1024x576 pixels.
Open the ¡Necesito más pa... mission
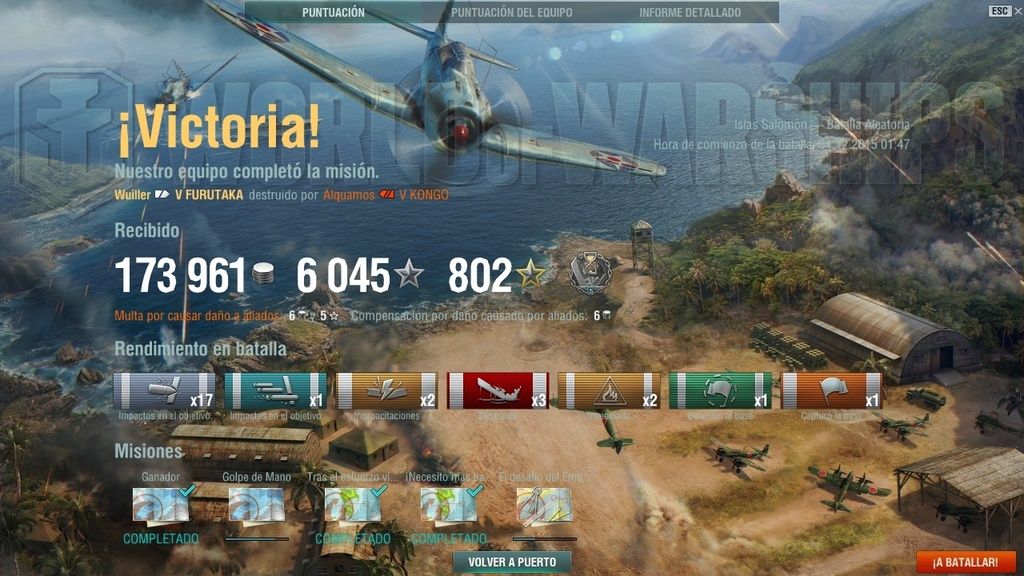pyautogui.click(x=449, y=505)
